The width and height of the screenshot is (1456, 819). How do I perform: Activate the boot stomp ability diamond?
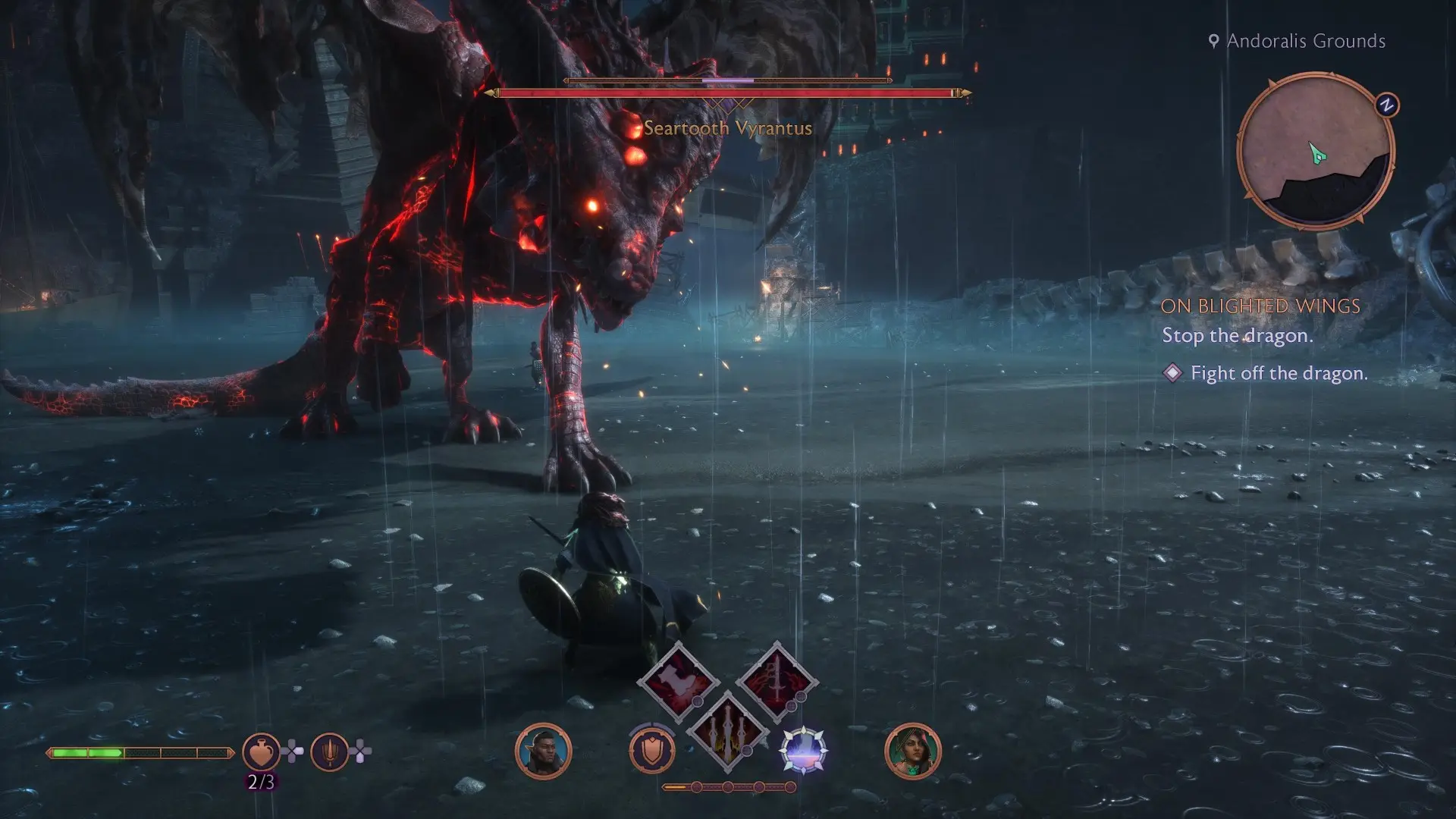[678, 682]
